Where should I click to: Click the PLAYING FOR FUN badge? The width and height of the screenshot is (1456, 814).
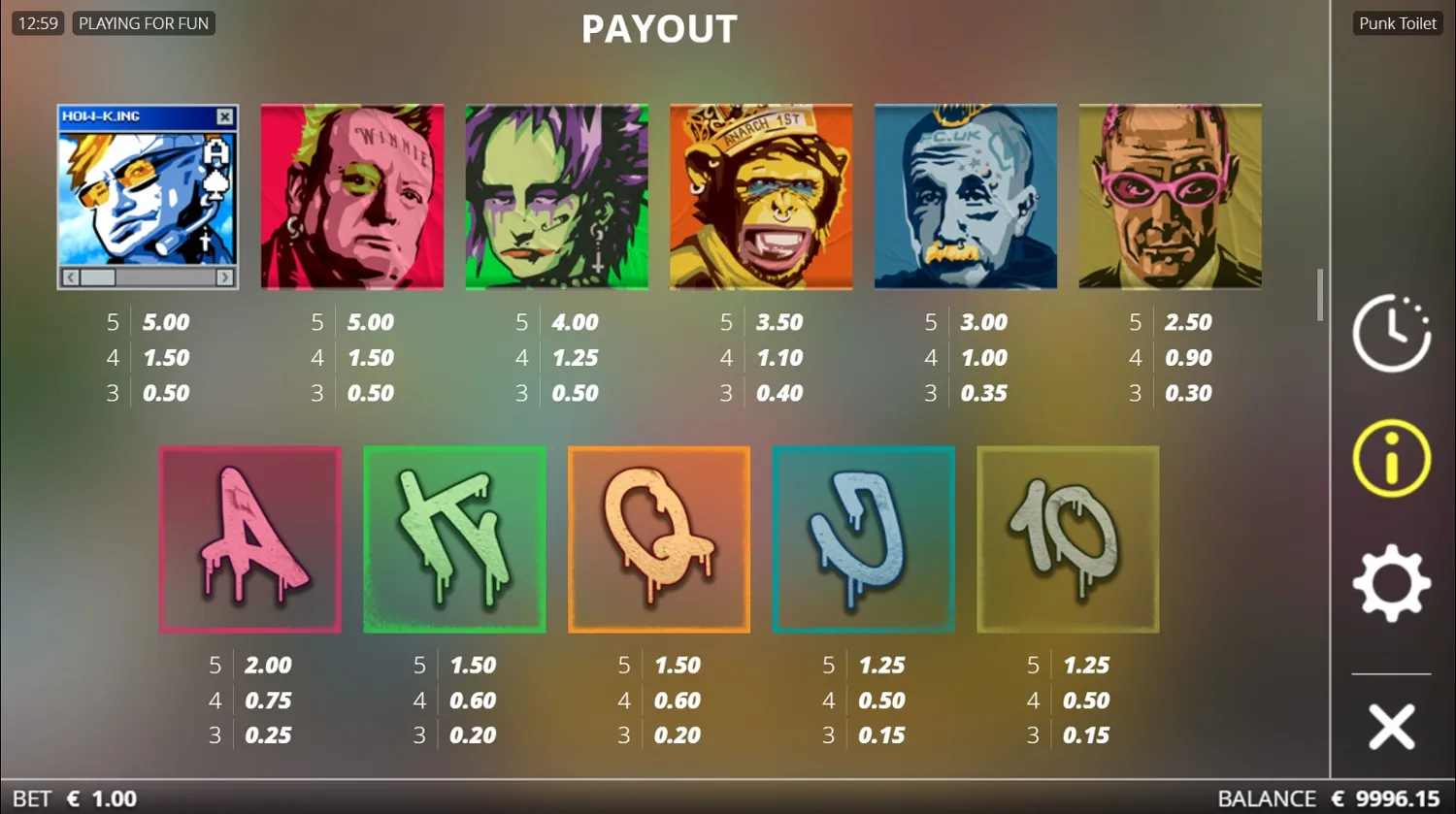point(143,22)
